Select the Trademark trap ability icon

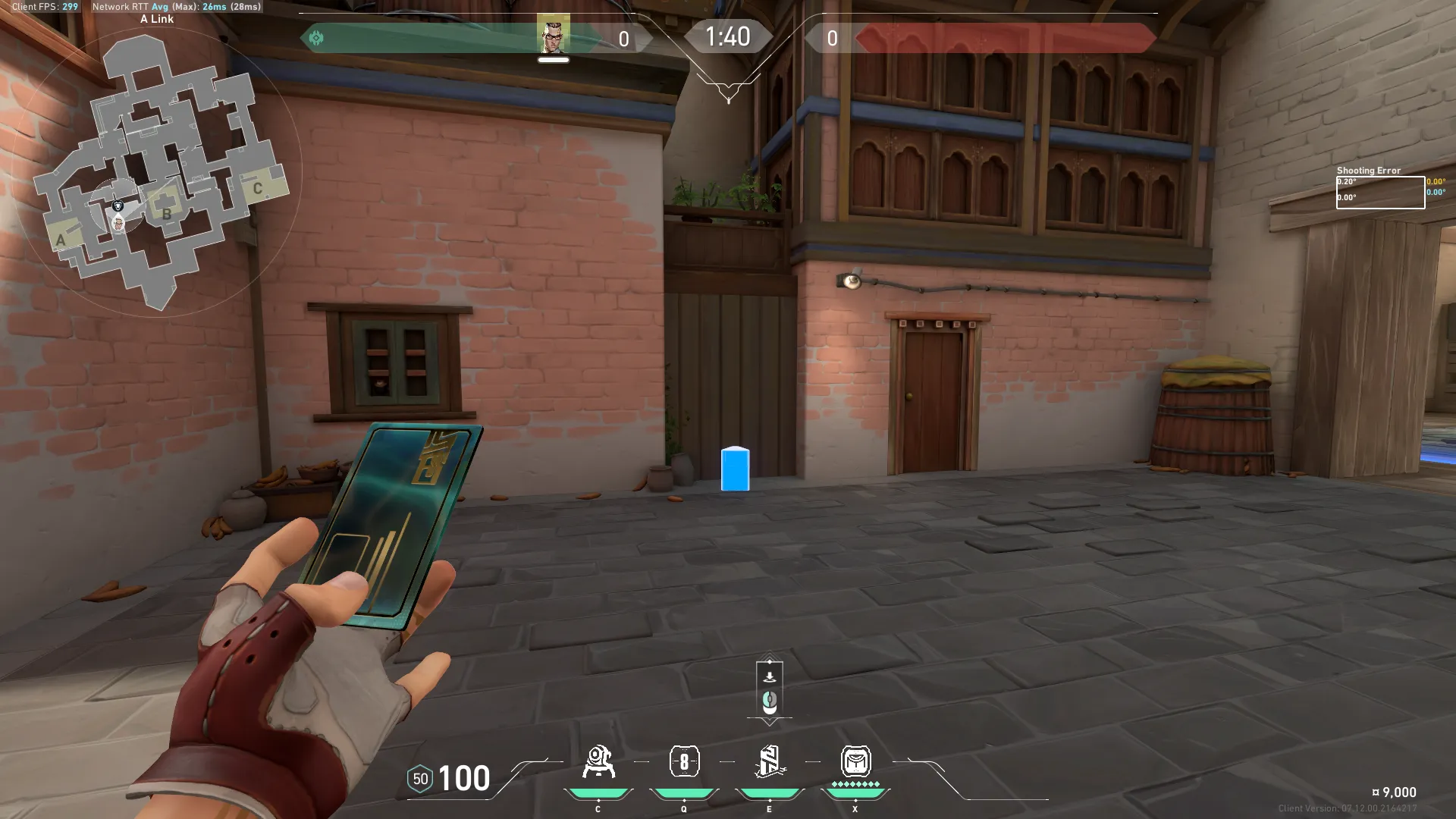click(x=598, y=761)
